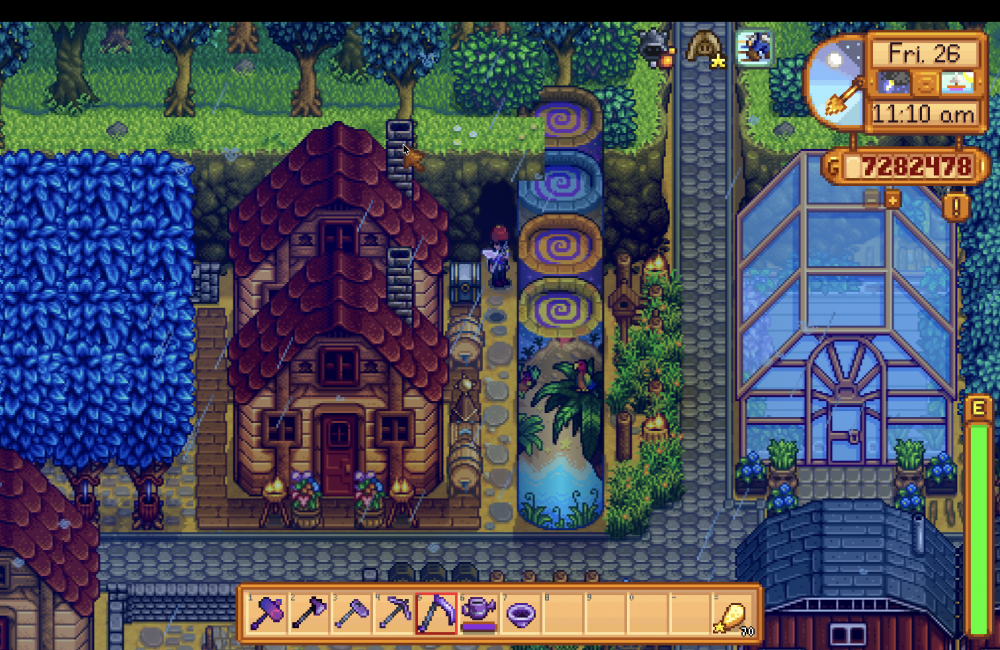The height and width of the screenshot is (650, 1000).
Task: Click the star-marked buff icon
Action: (x=704, y=47)
